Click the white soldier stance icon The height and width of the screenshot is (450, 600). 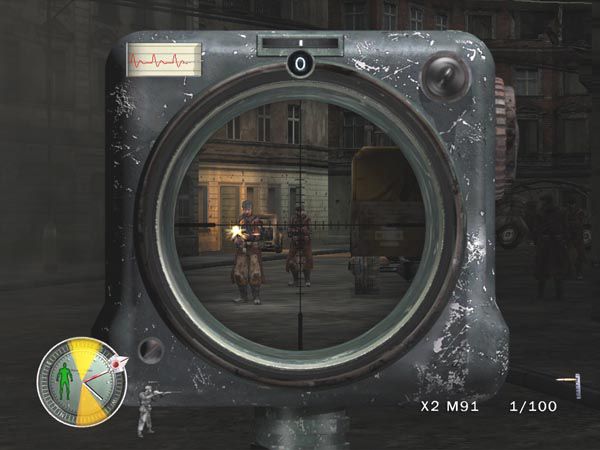pos(147,408)
